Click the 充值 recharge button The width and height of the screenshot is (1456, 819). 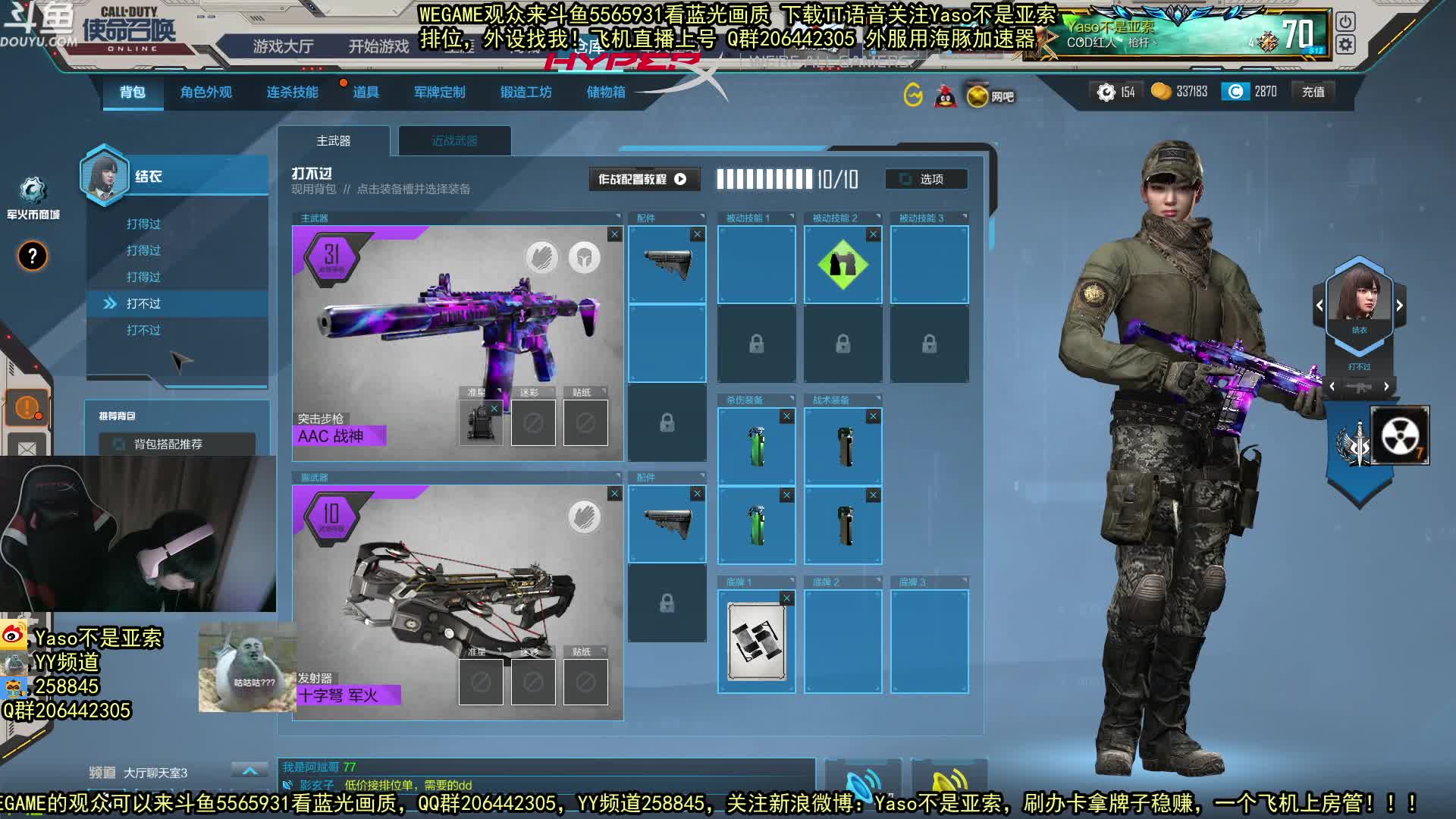tap(1313, 93)
